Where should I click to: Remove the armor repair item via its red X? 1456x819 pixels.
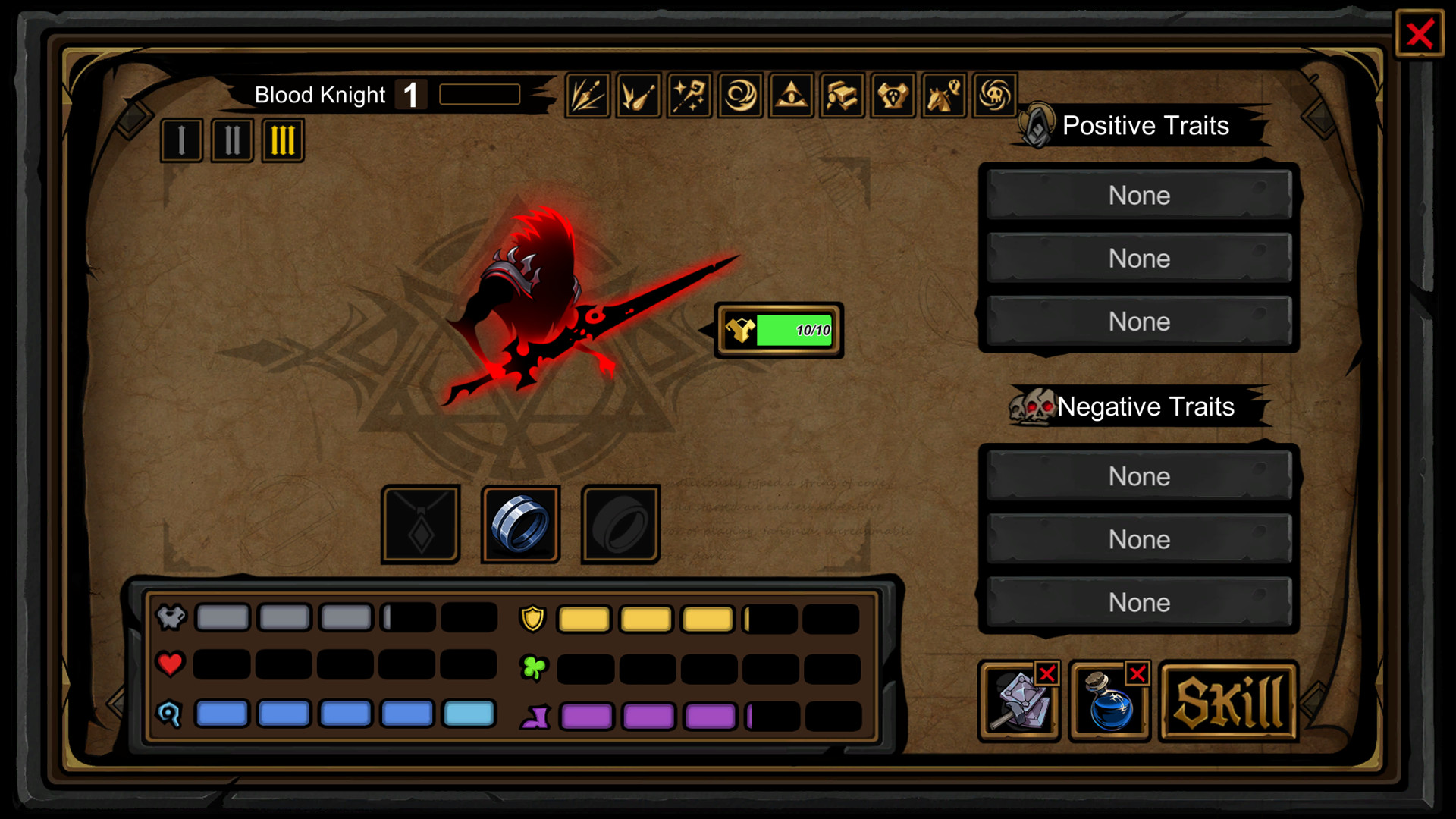click(1047, 673)
